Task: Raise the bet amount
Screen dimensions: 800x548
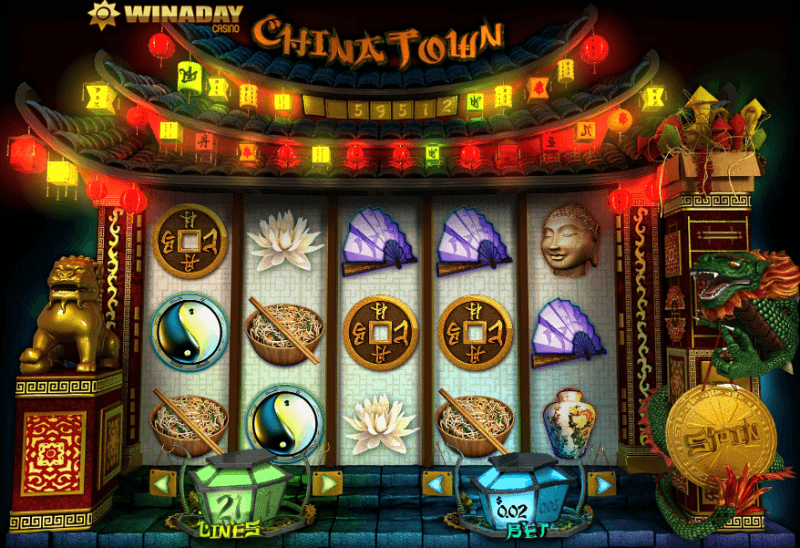Action: [600, 485]
